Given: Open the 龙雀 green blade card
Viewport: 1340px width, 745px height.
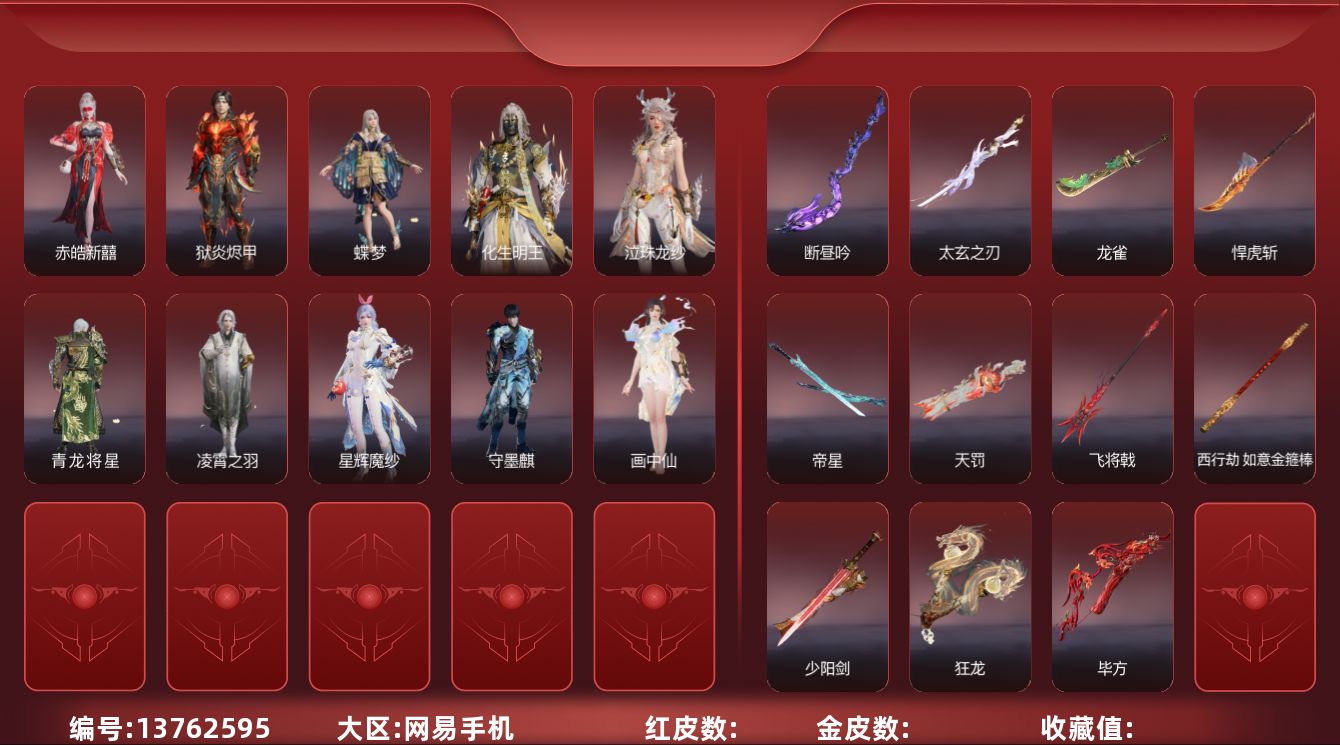Looking at the screenshot, I should tap(1112, 180).
